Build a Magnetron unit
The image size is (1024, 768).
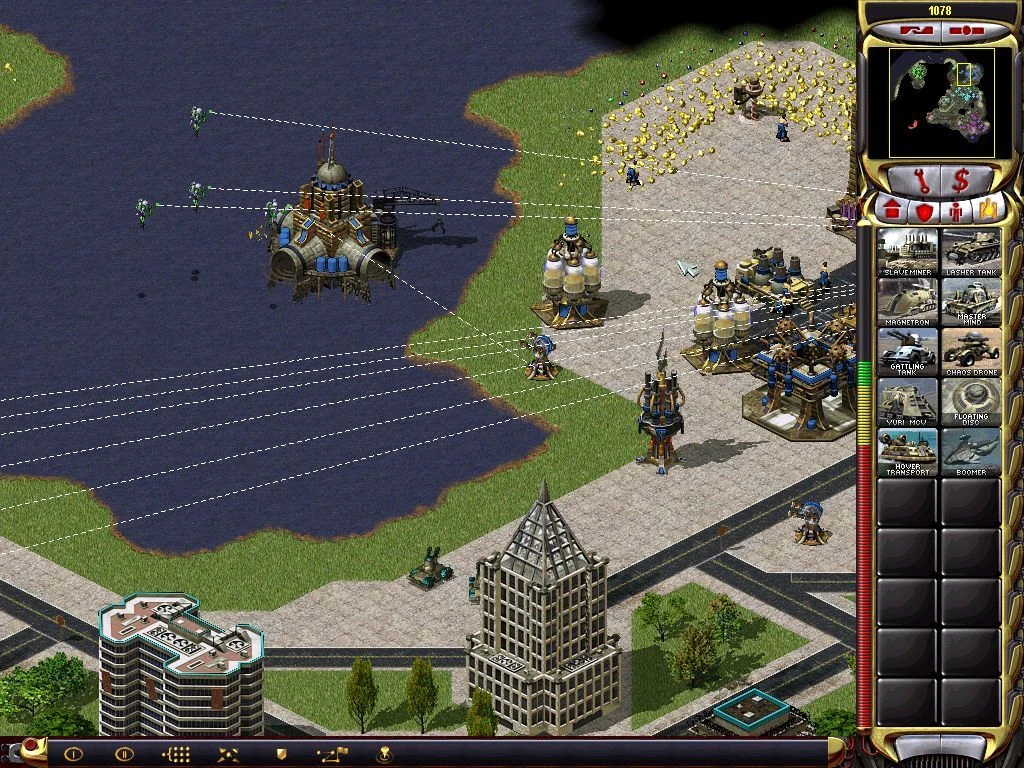coord(908,303)
